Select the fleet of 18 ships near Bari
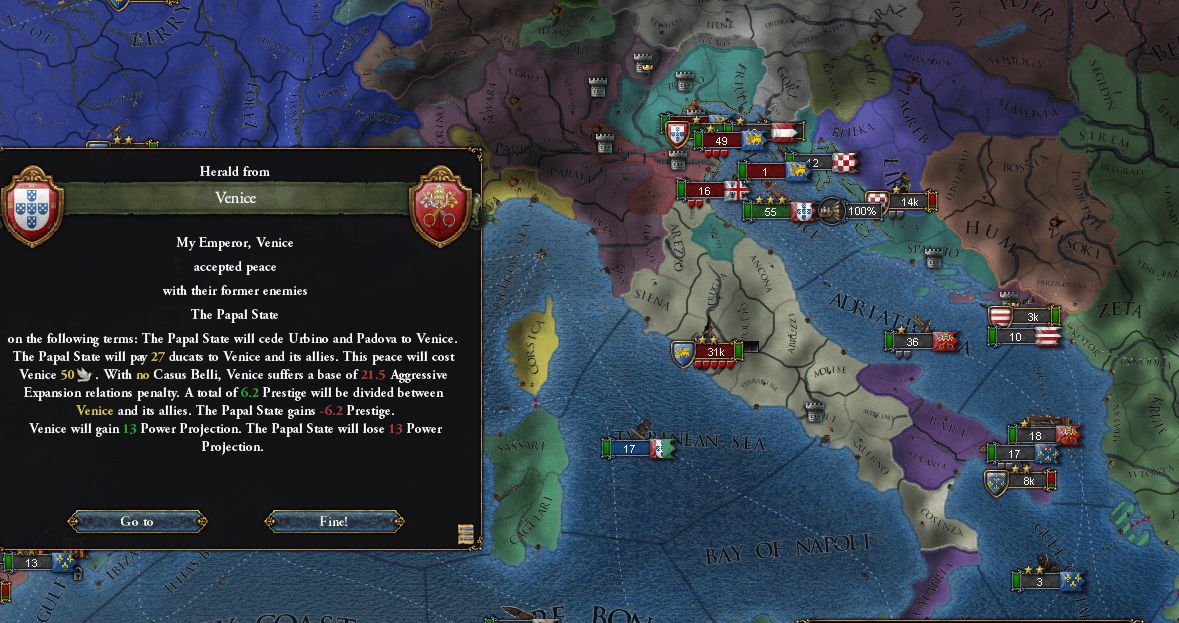The width and height of the screenshot is (1179, 623). coord(1036,435)
